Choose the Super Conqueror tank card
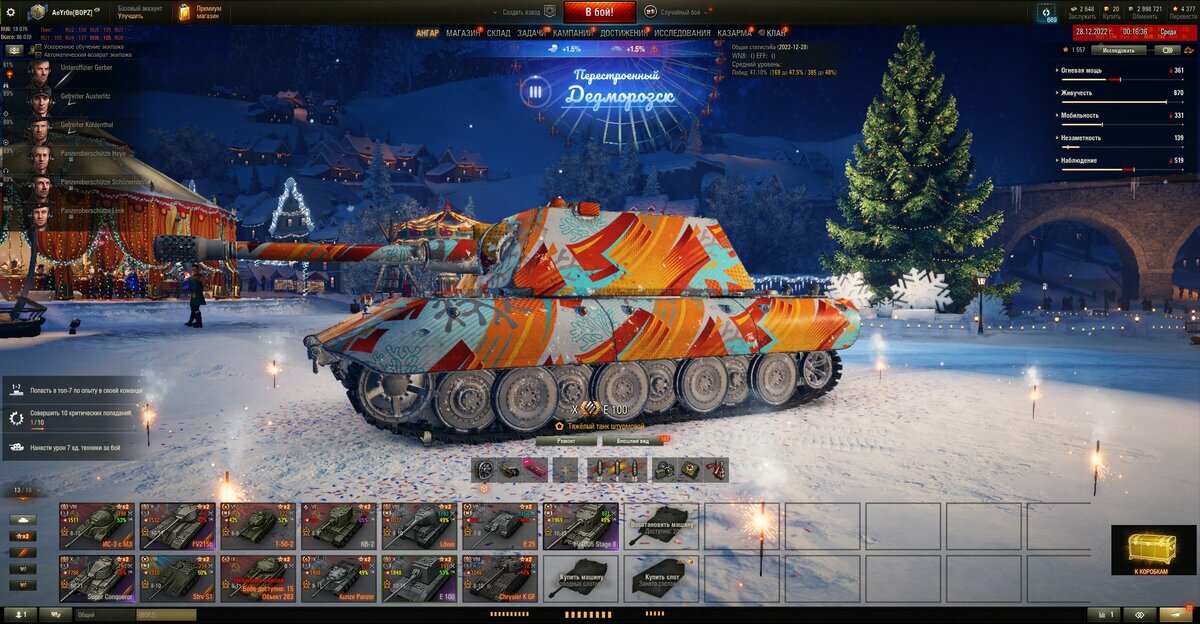Screen dimensions: 1200x624 pyautogui.click(x=96, y=578)
